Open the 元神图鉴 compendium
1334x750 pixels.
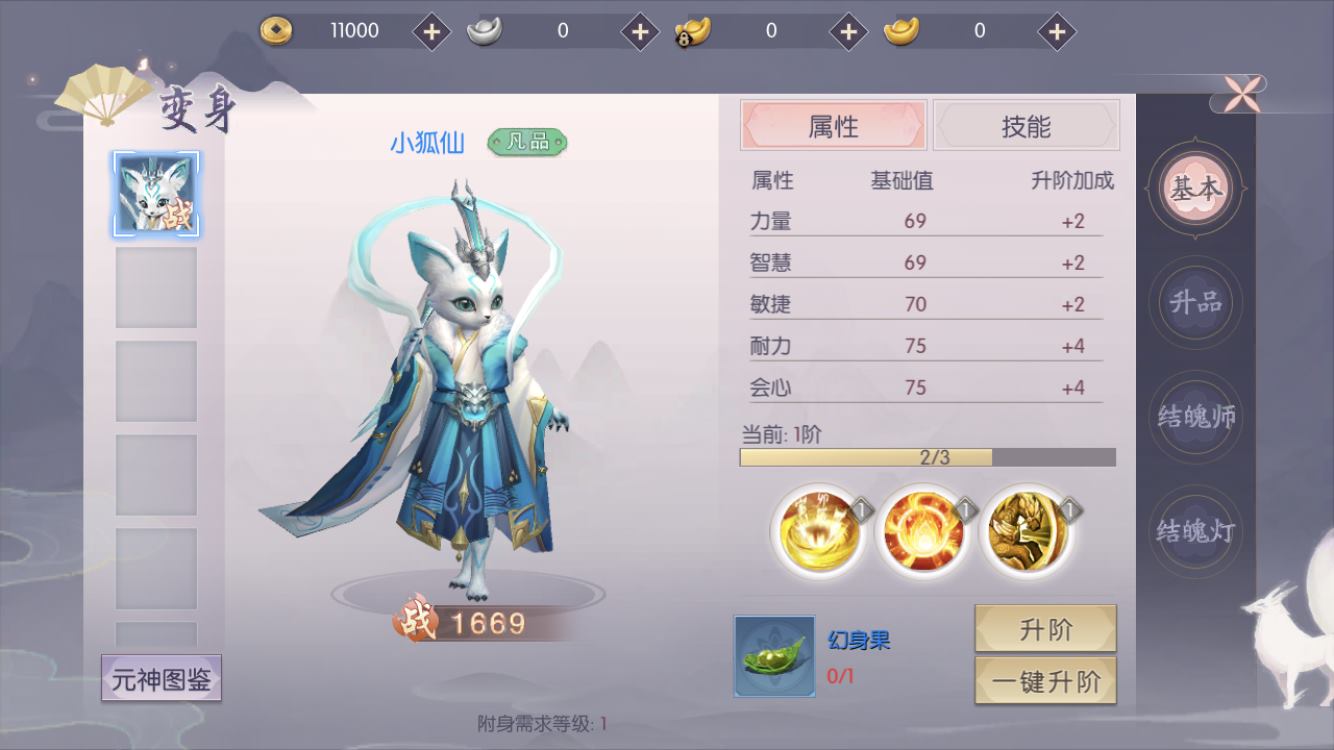click(160, 678)
